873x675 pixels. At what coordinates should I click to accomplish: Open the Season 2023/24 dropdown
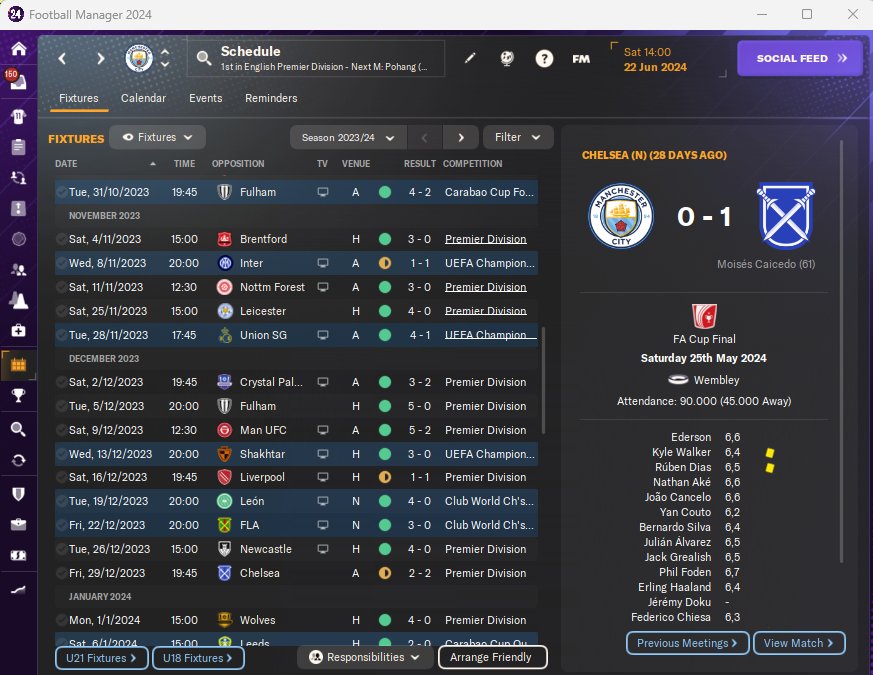pyautogui.click(x=348, y=137)
